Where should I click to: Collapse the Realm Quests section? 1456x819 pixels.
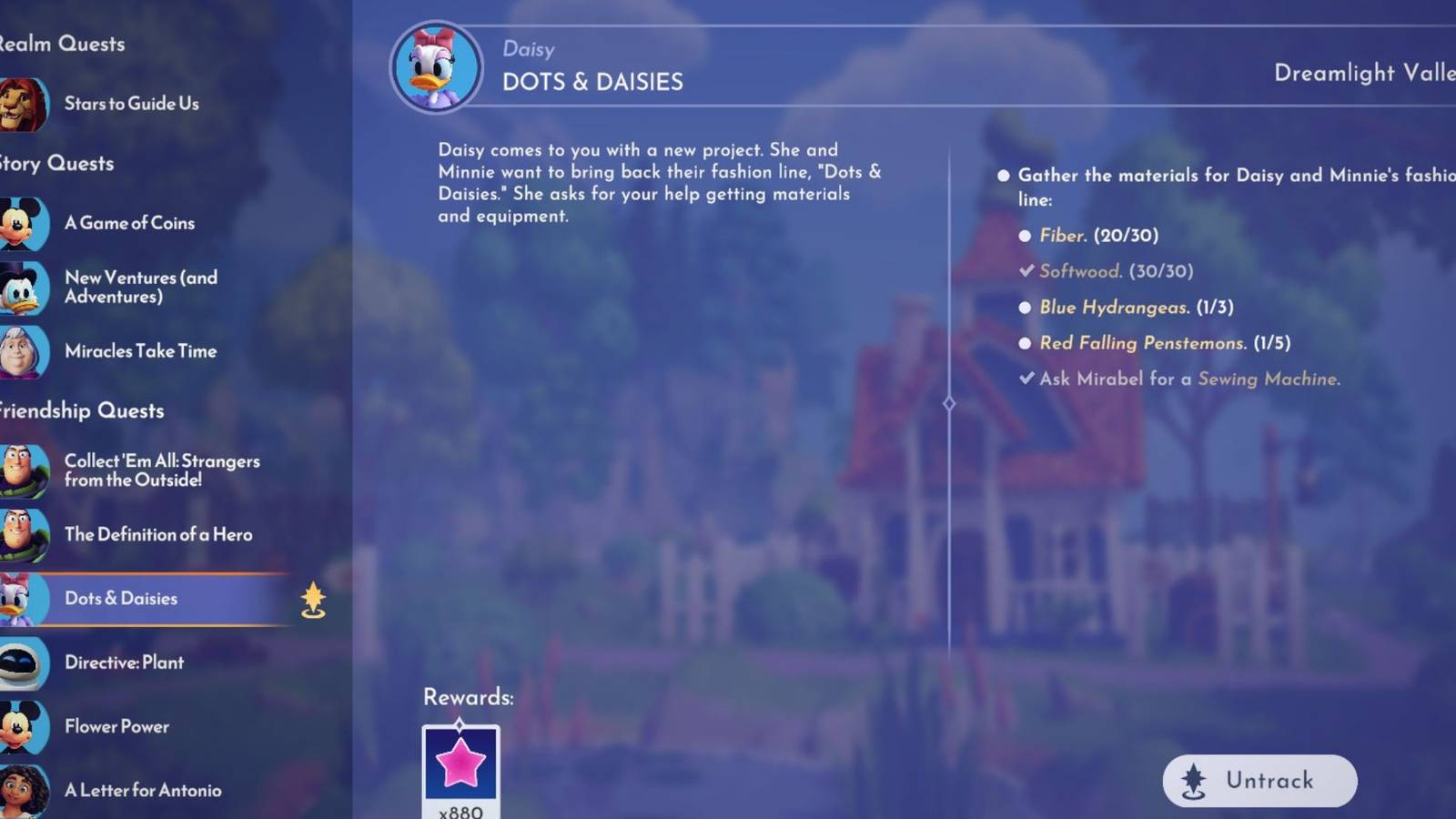[61, 44]
